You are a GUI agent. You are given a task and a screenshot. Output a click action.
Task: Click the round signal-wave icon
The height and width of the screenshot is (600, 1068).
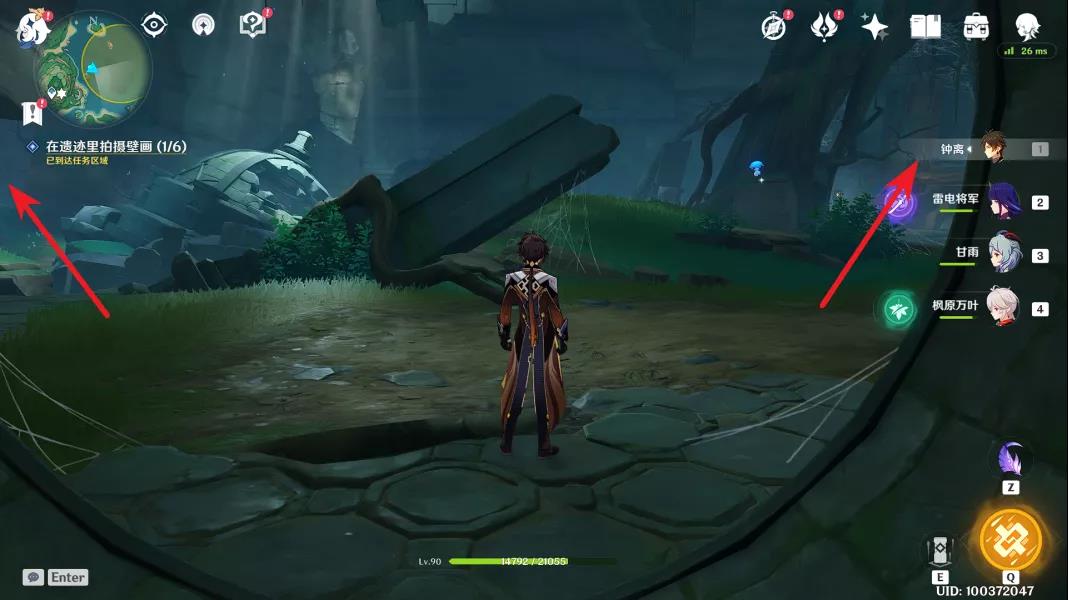coord(203,25)
